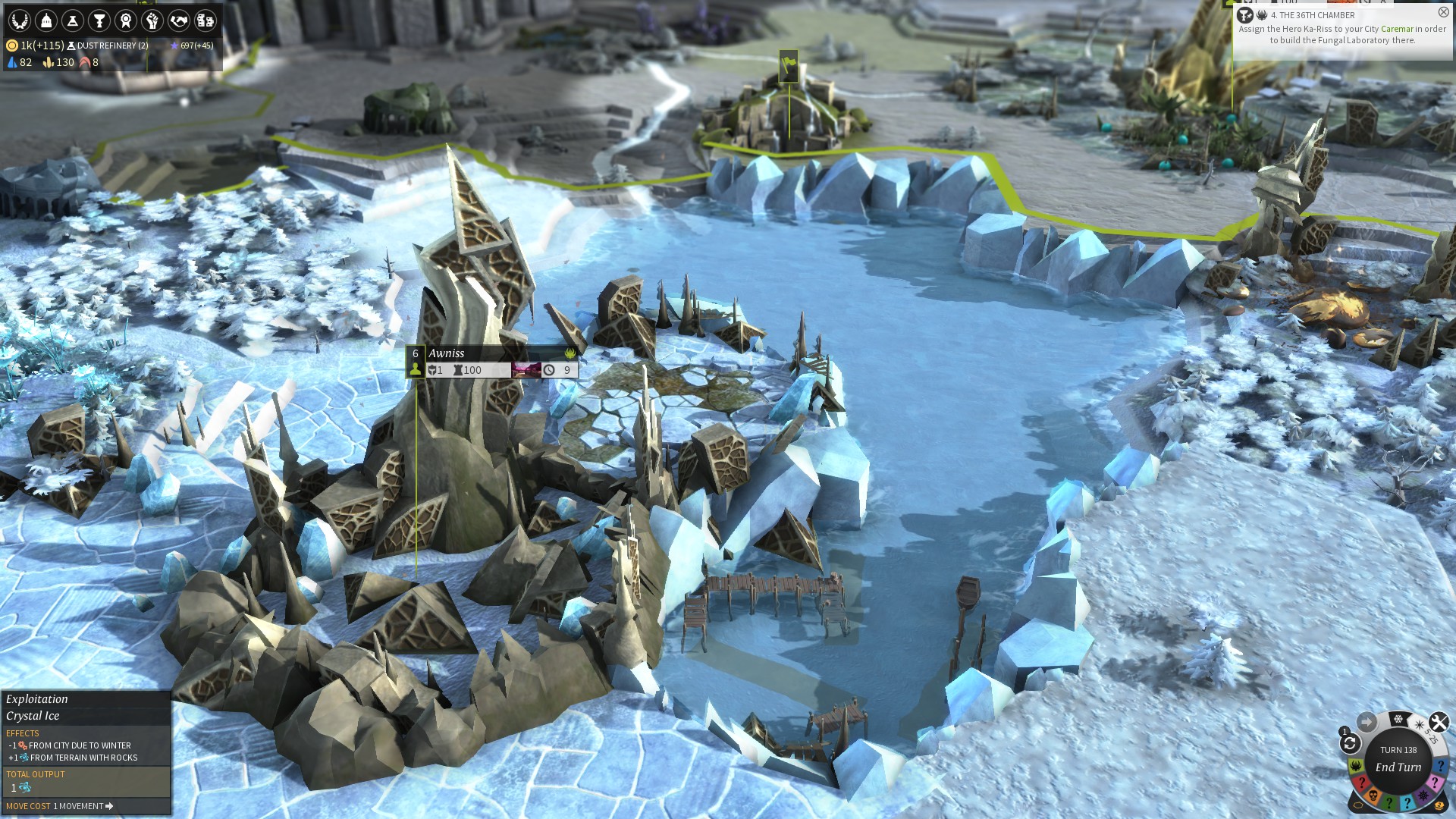Click the Dust Refinery research in progress
Image resolution: width=1456 pixels, height=819 pixels.
111,45
